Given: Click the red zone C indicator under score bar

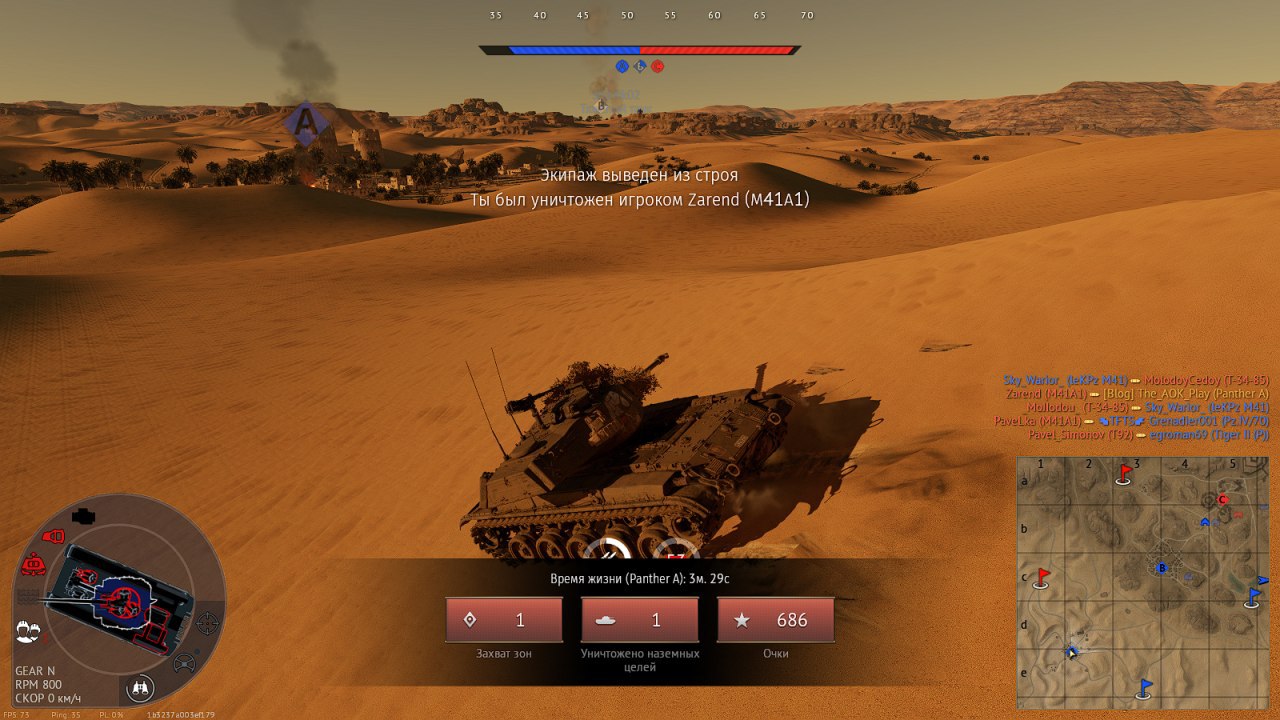Looking at the screenshot, I should coord(657,66).
